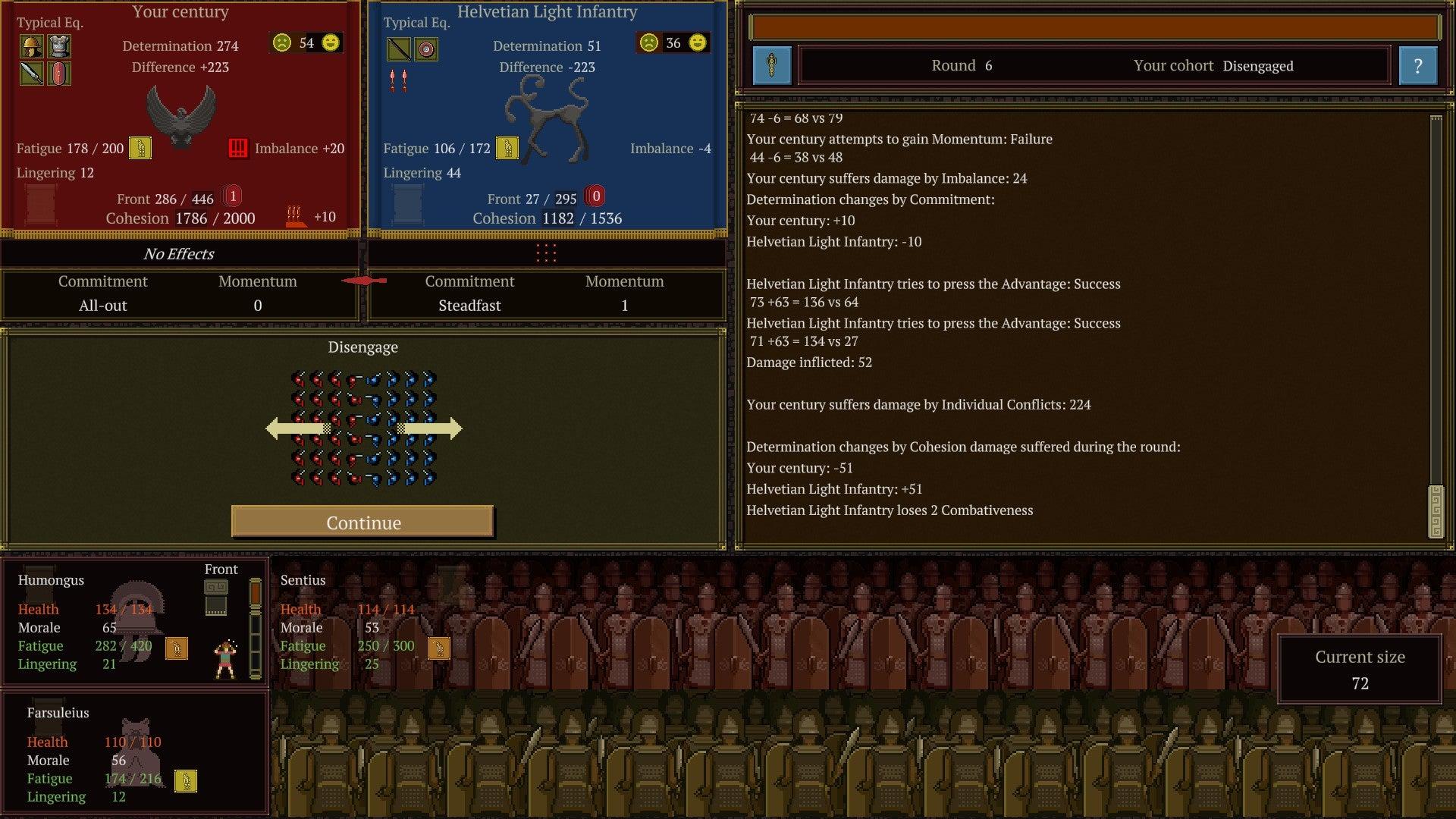
Task: Select the helmet icon under Typical Eq.
Action: click(31, 46)
